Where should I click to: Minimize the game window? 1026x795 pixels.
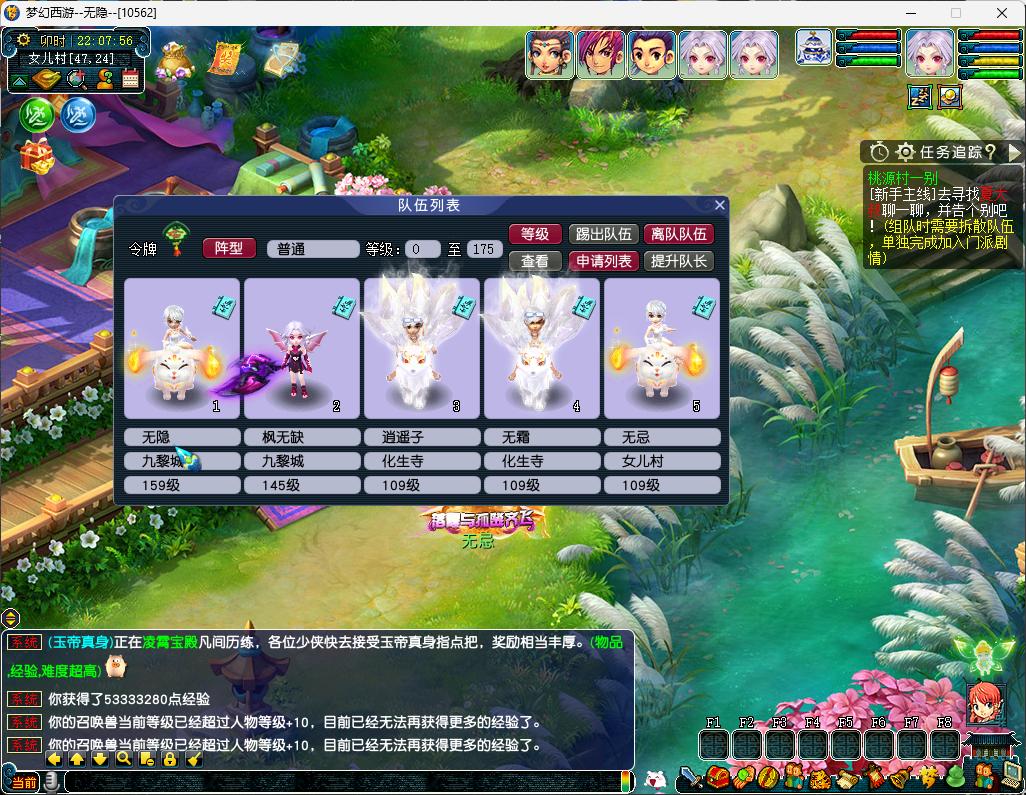click(909, 13)
